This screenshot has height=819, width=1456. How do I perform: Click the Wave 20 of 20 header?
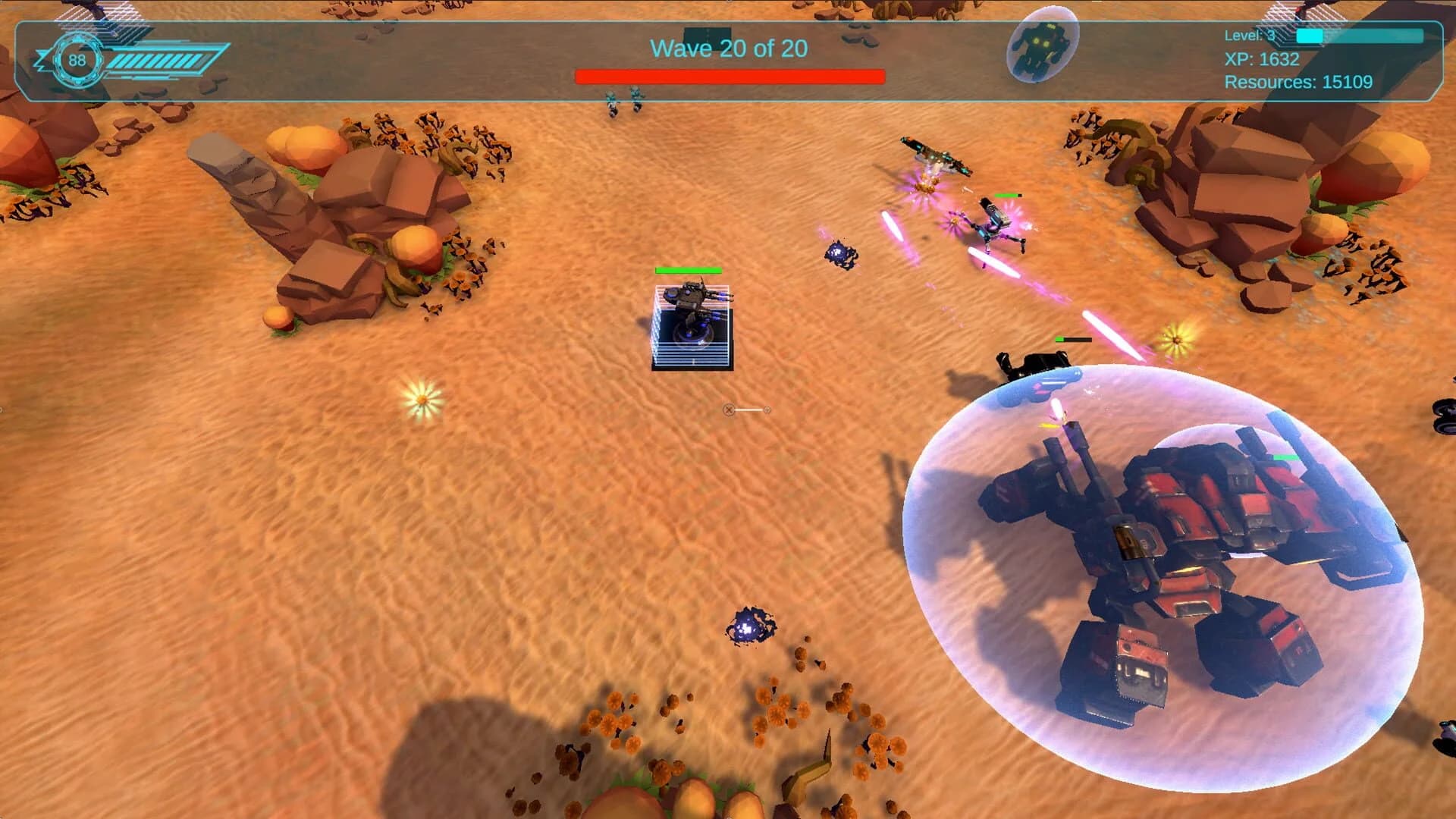[728, 48]
